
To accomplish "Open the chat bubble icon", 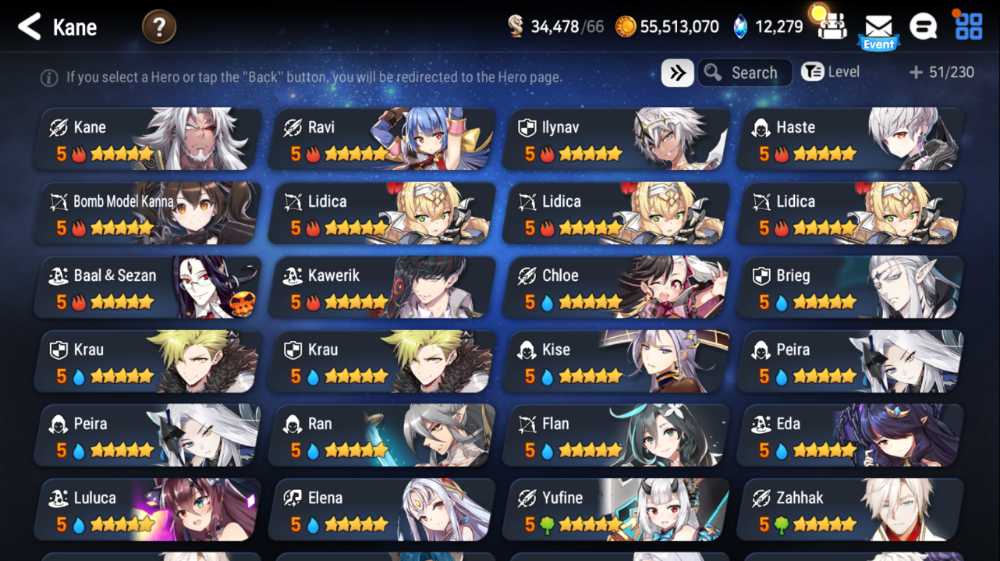I will coord(923,27).
